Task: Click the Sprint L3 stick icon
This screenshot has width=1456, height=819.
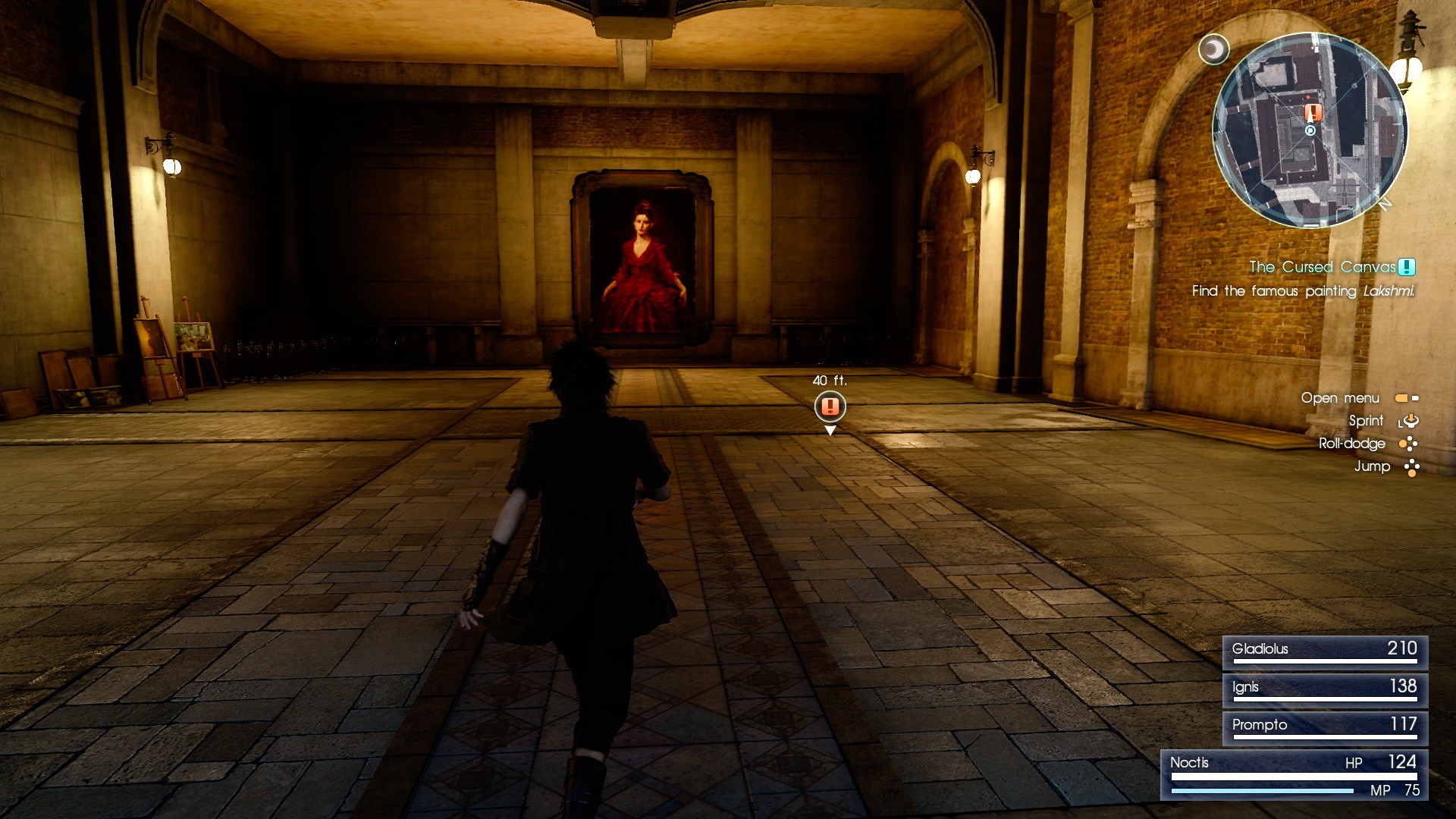Action: tap(1410, 422)
